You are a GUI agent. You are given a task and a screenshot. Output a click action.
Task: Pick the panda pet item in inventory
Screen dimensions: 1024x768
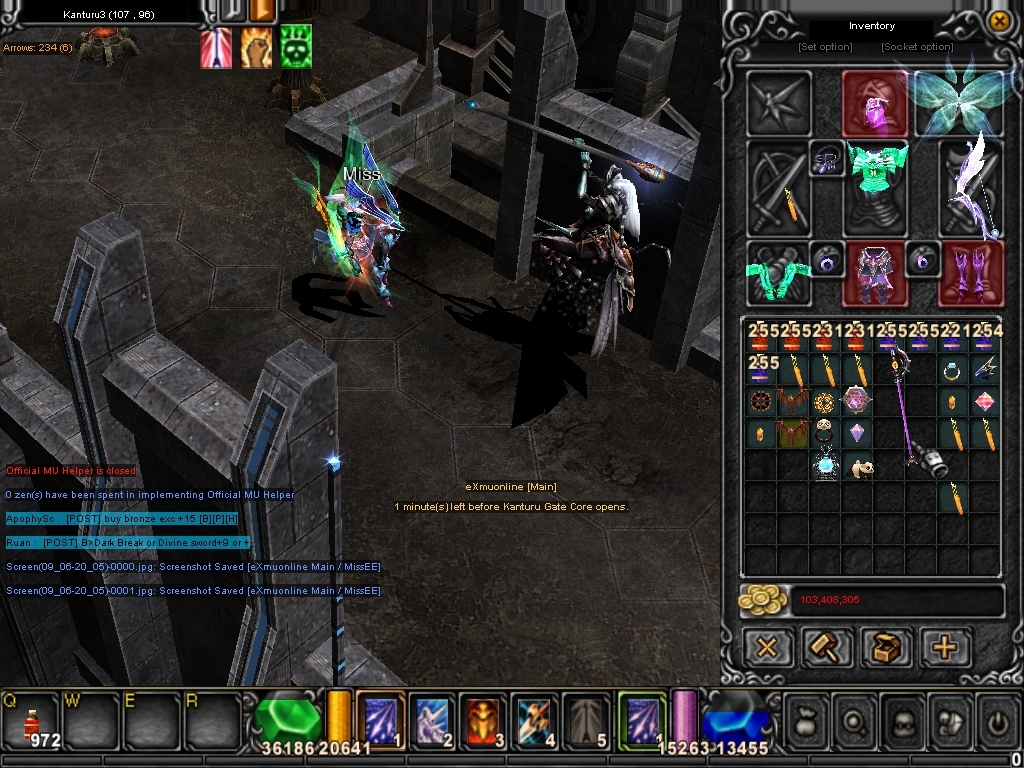[858, 467]
